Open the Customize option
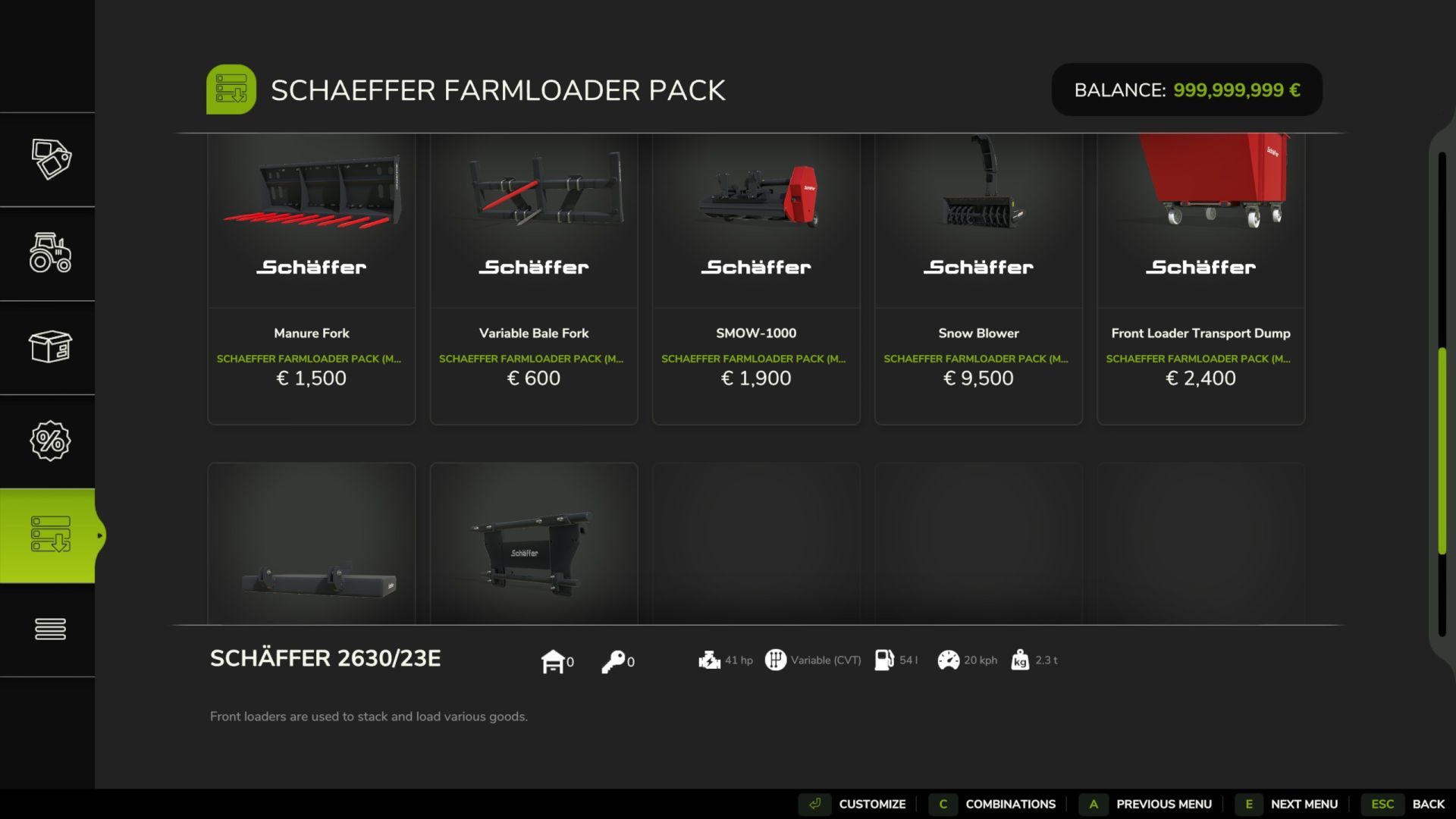The height and width of the screenshot is (819, 1456). [x=872, y=804]
